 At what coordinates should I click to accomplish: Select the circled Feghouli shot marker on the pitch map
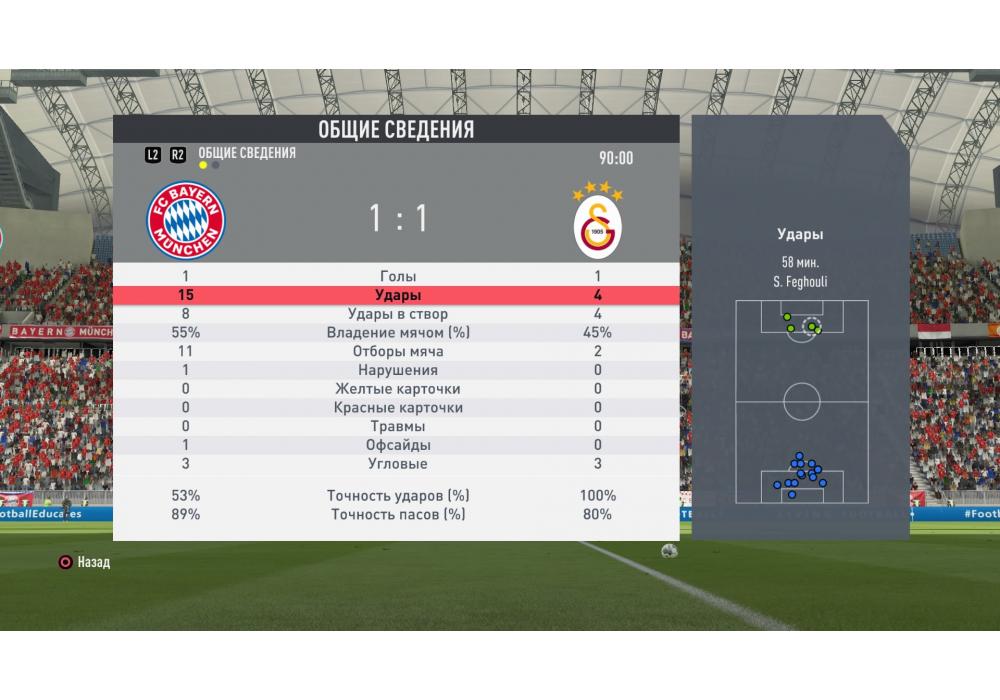pyautogui.click(x=812, y=324)
